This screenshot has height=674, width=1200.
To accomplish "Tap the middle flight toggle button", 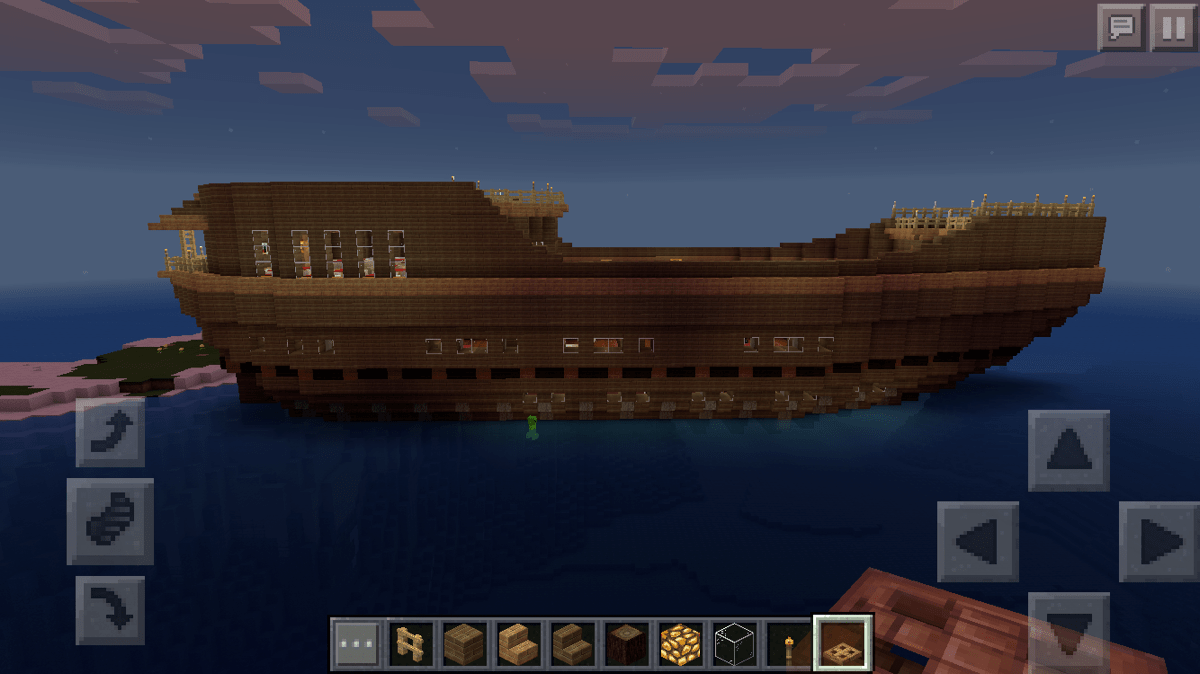I will point(110,521).
